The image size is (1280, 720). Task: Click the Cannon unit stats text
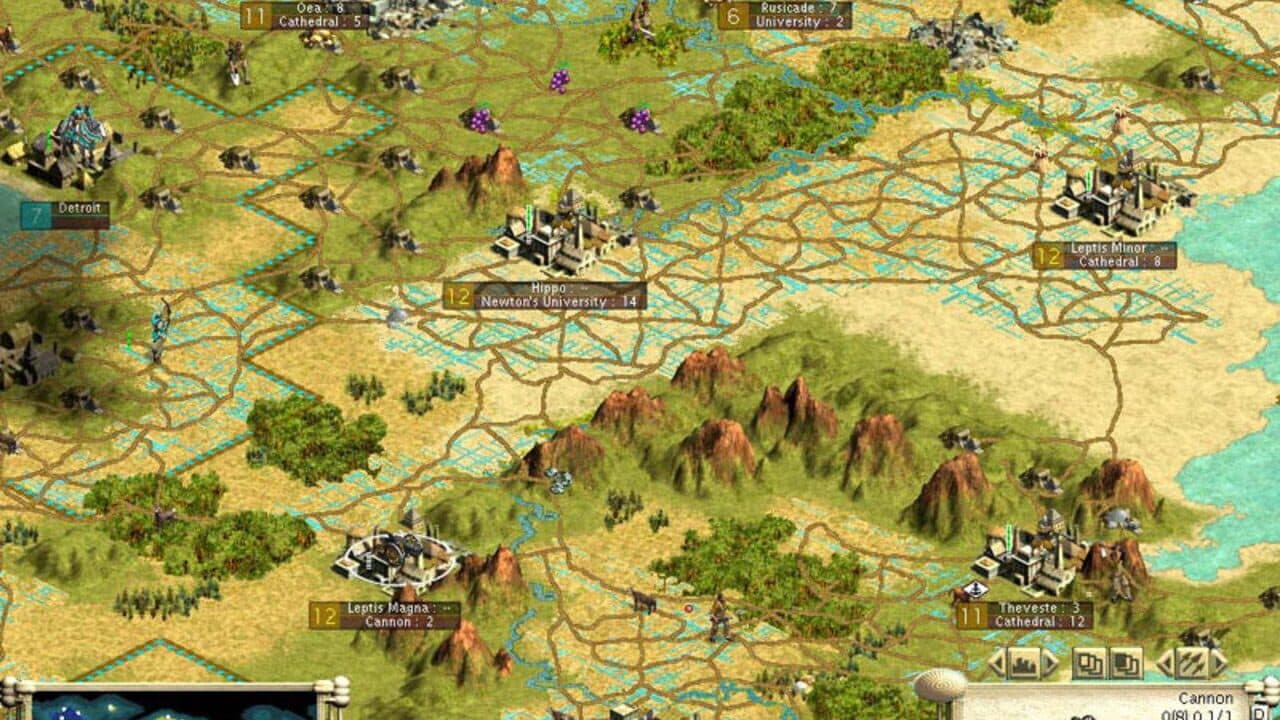tap(1208, 698)
